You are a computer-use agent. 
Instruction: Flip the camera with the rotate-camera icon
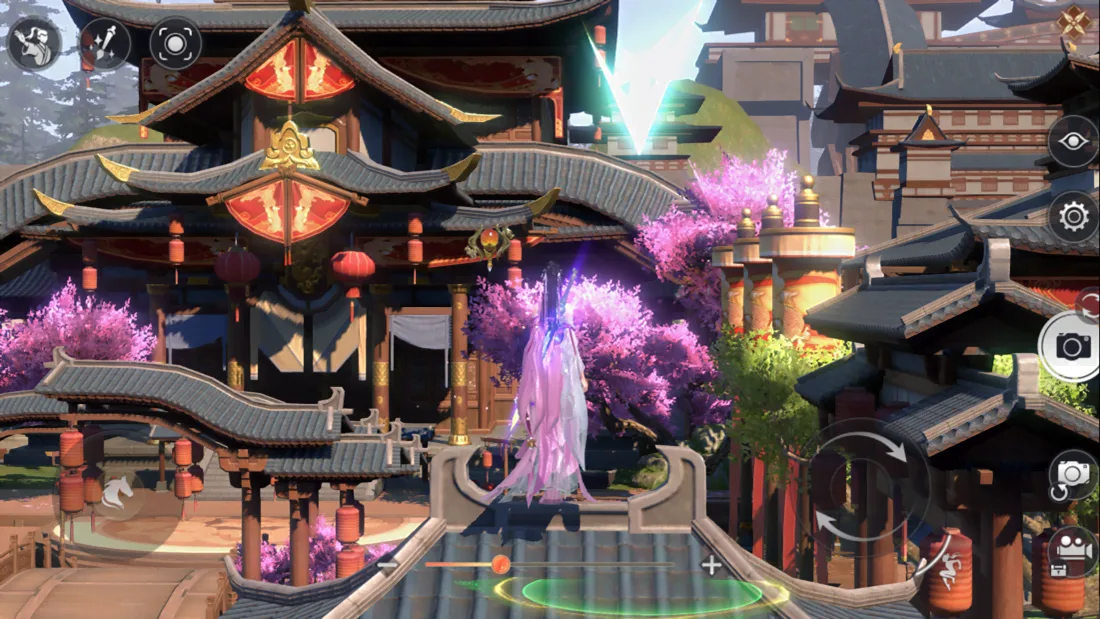1072,476
